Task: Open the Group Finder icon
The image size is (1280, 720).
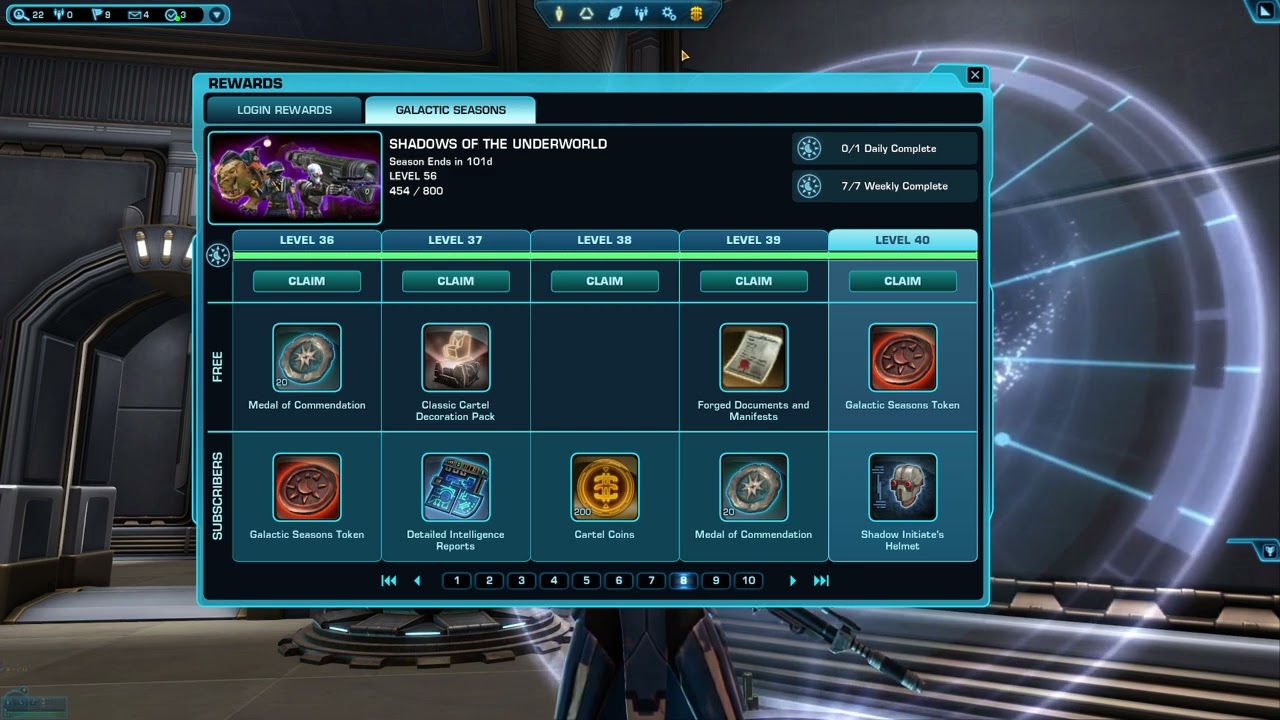Action: coord(641,14)
